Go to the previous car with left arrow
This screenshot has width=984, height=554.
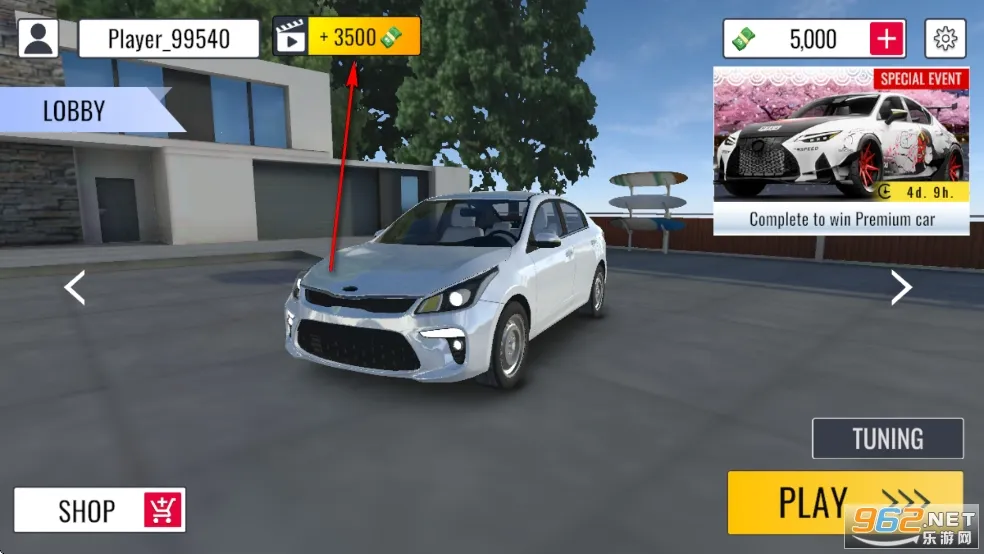(75, 288)
